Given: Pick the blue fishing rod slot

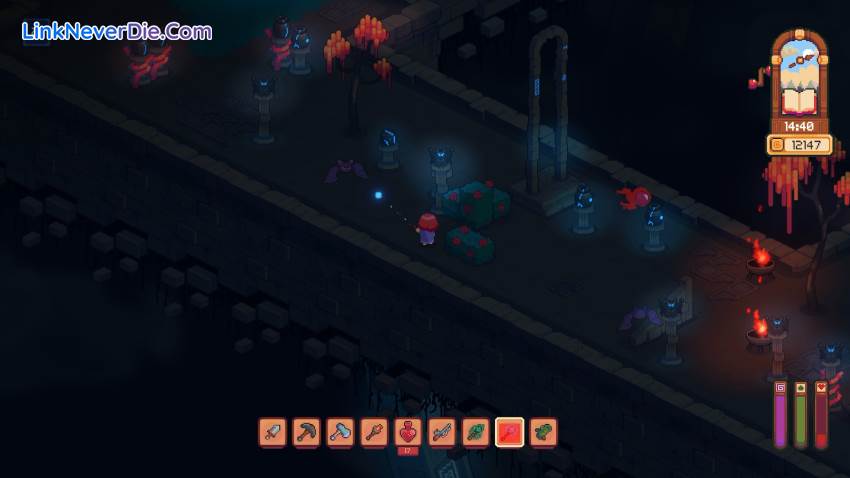Looking at the screenshot, I should coord(442,432).
